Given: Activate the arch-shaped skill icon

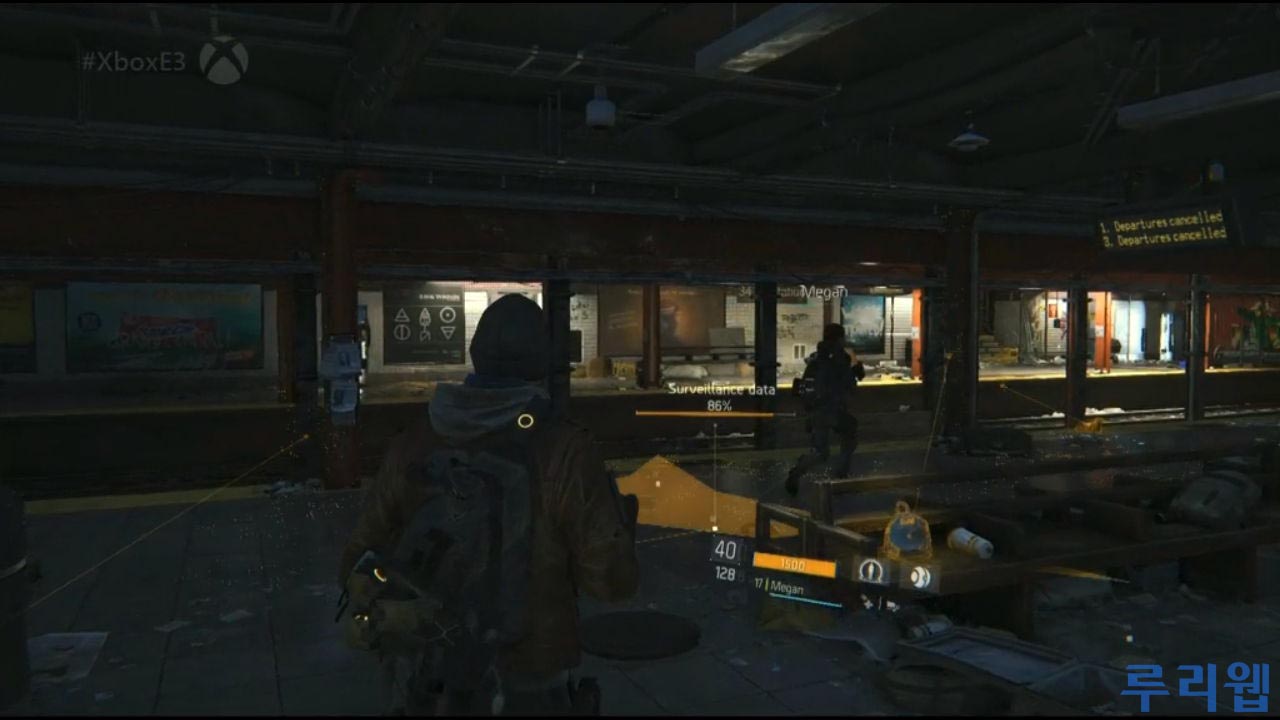Looking at the screenshot, I should pyautogui.click(x=871, y=571).
